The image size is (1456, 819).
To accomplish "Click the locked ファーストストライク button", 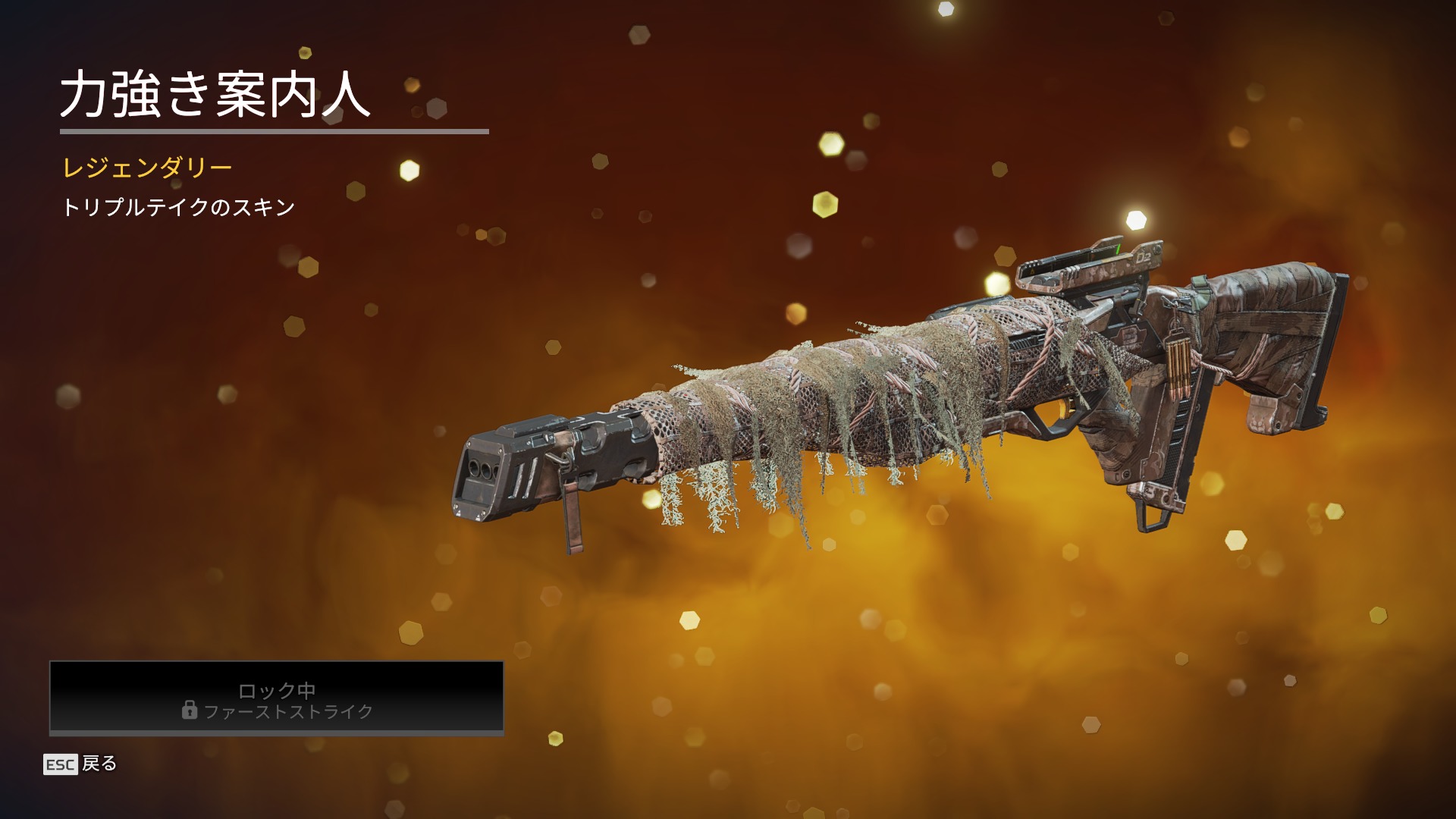I will click(277, 698).
